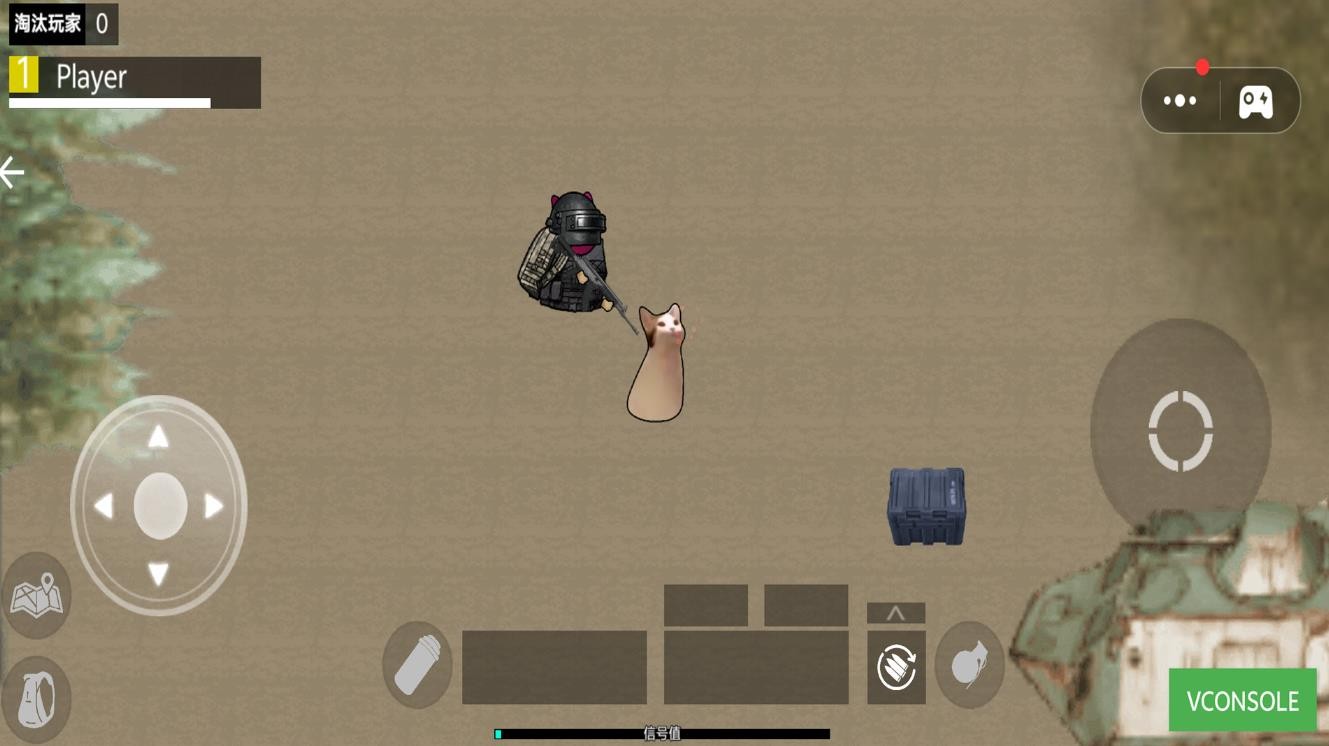Open the three-dots more menu
1329x746 pixels.
pos(1180,101)
